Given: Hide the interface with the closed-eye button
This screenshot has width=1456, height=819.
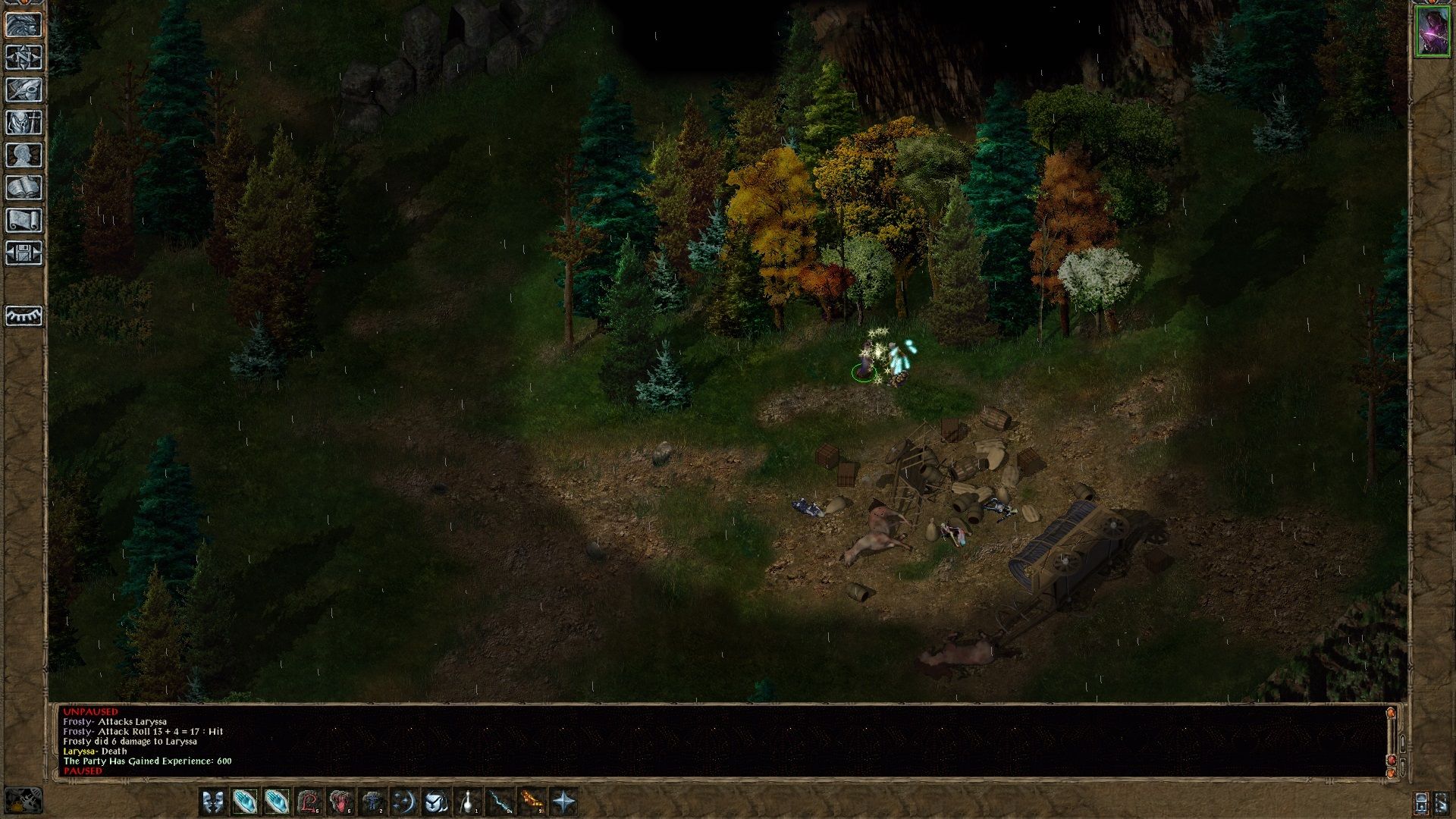Looking at the screenshot, I should point(24,315).
